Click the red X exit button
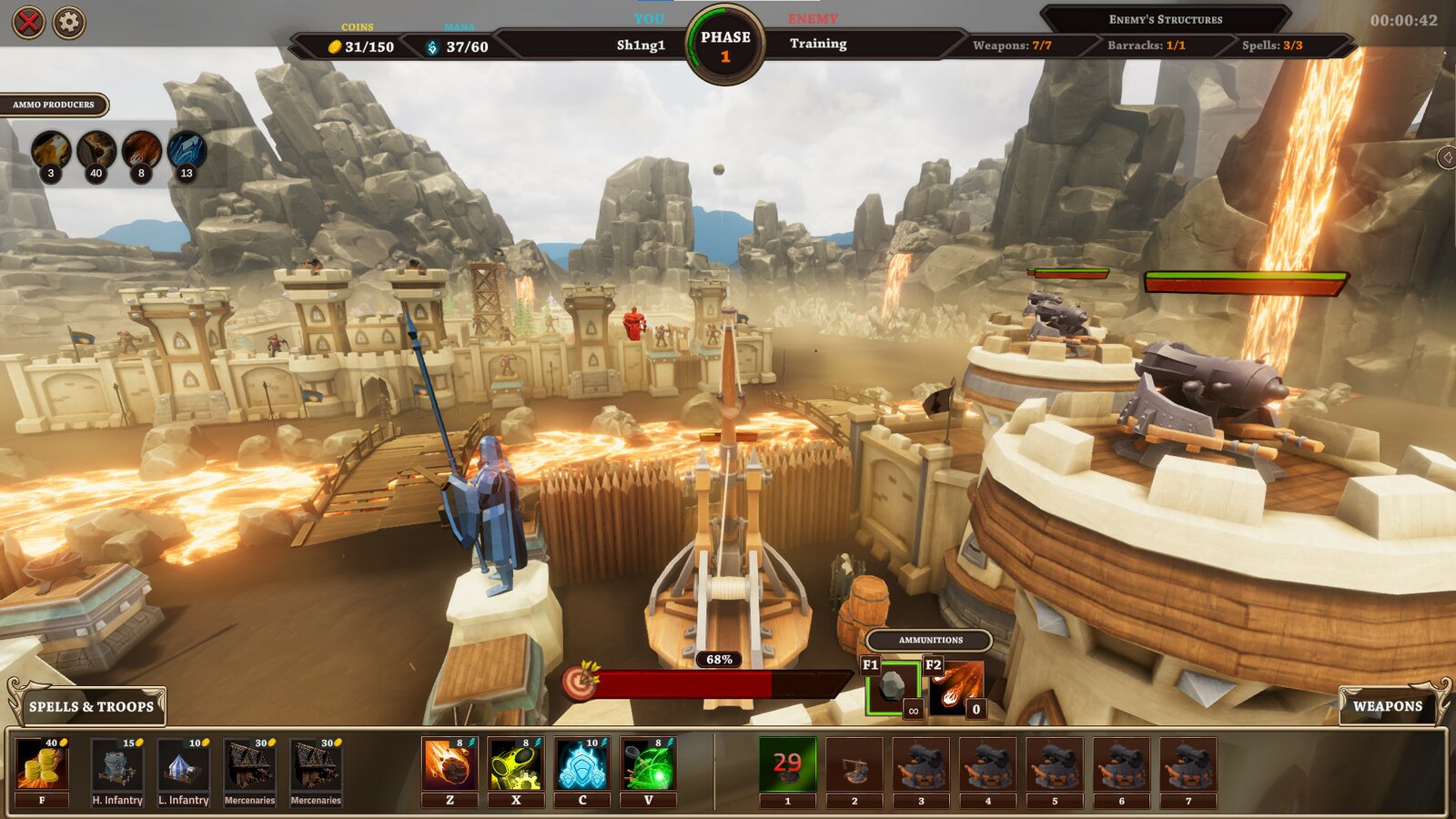 pyautogui.click(x=28, y=22)
